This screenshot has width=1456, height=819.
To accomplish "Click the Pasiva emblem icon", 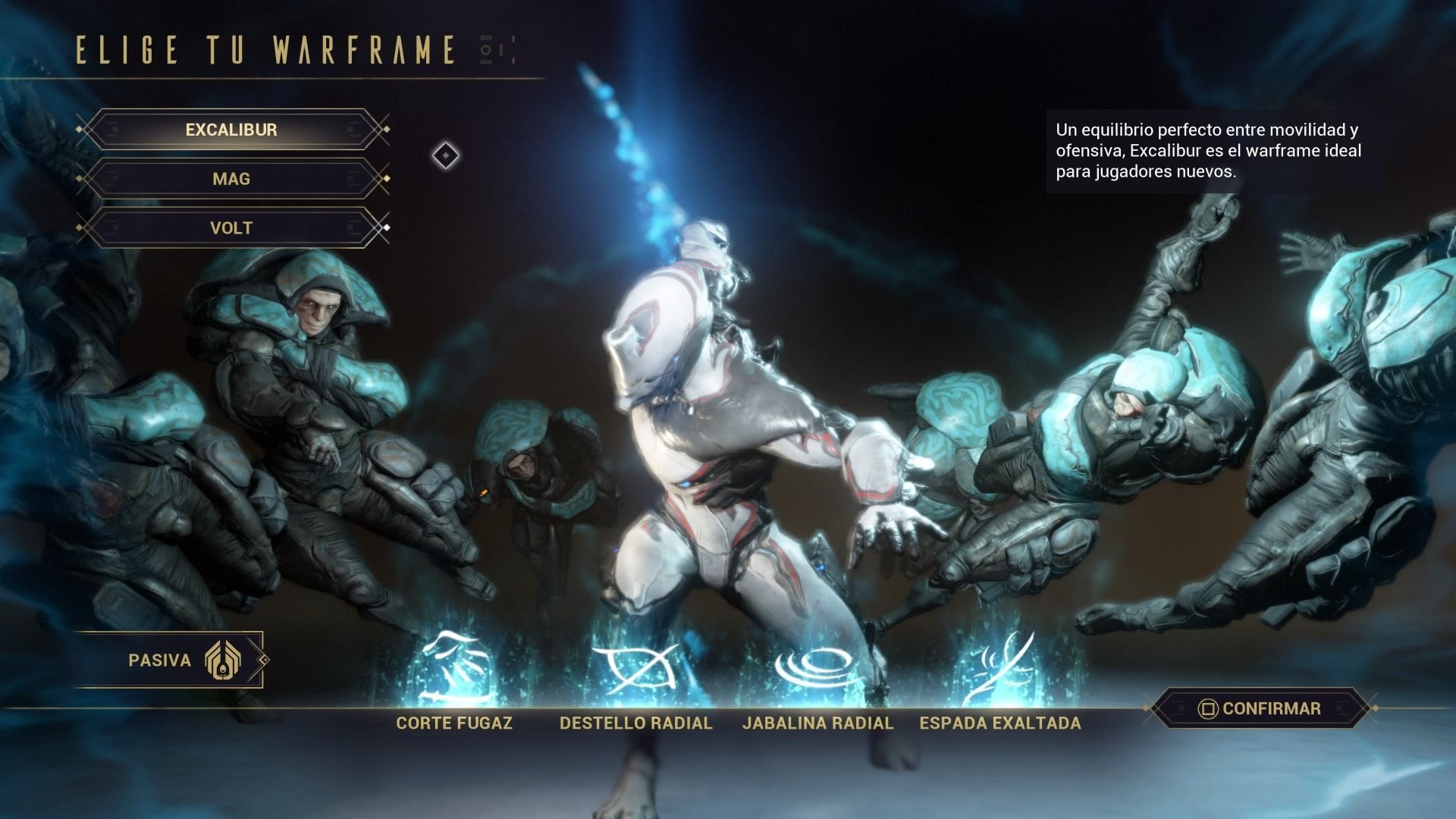I will click(224, 660).
